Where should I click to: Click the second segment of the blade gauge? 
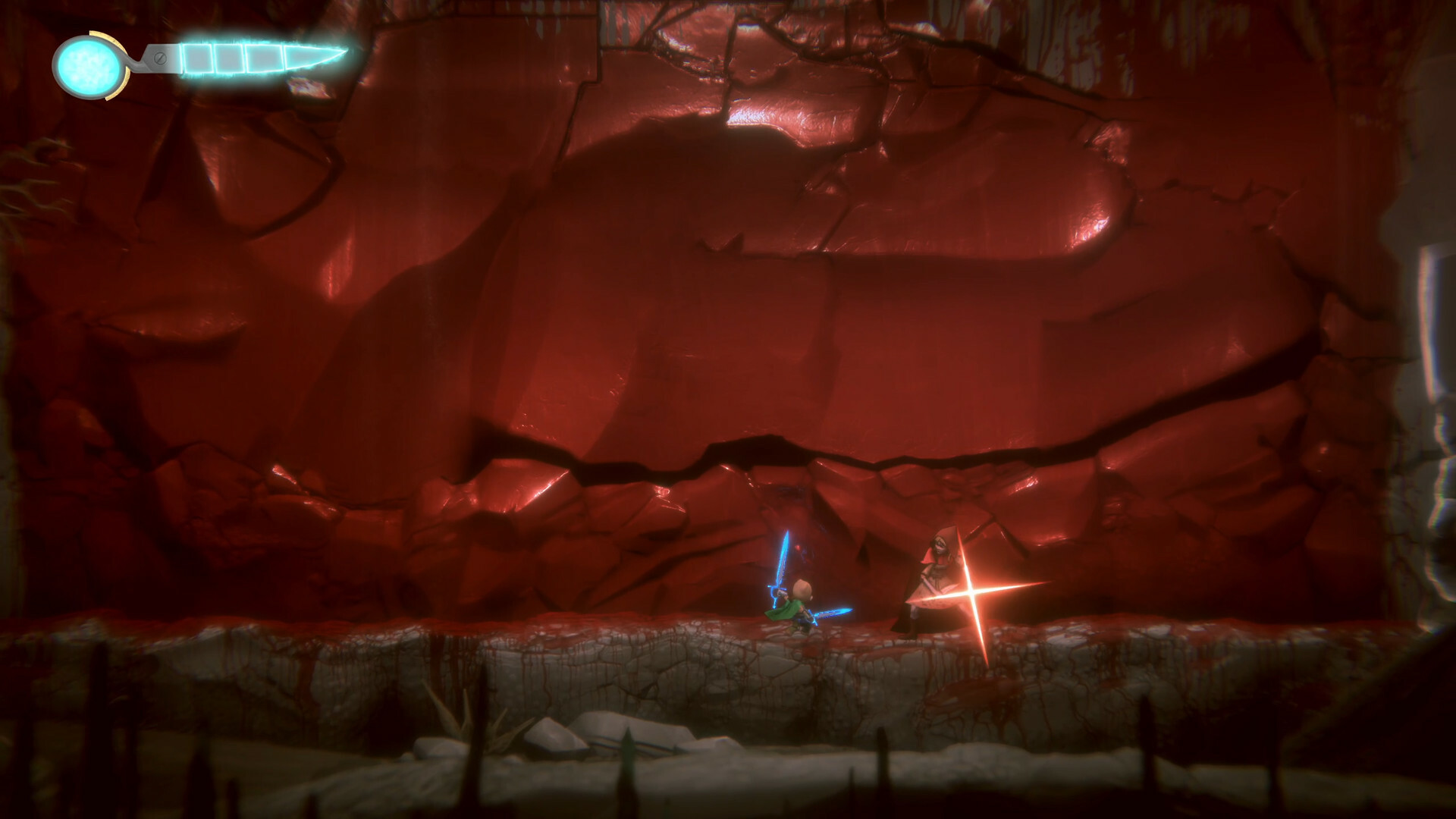(227, 58)
